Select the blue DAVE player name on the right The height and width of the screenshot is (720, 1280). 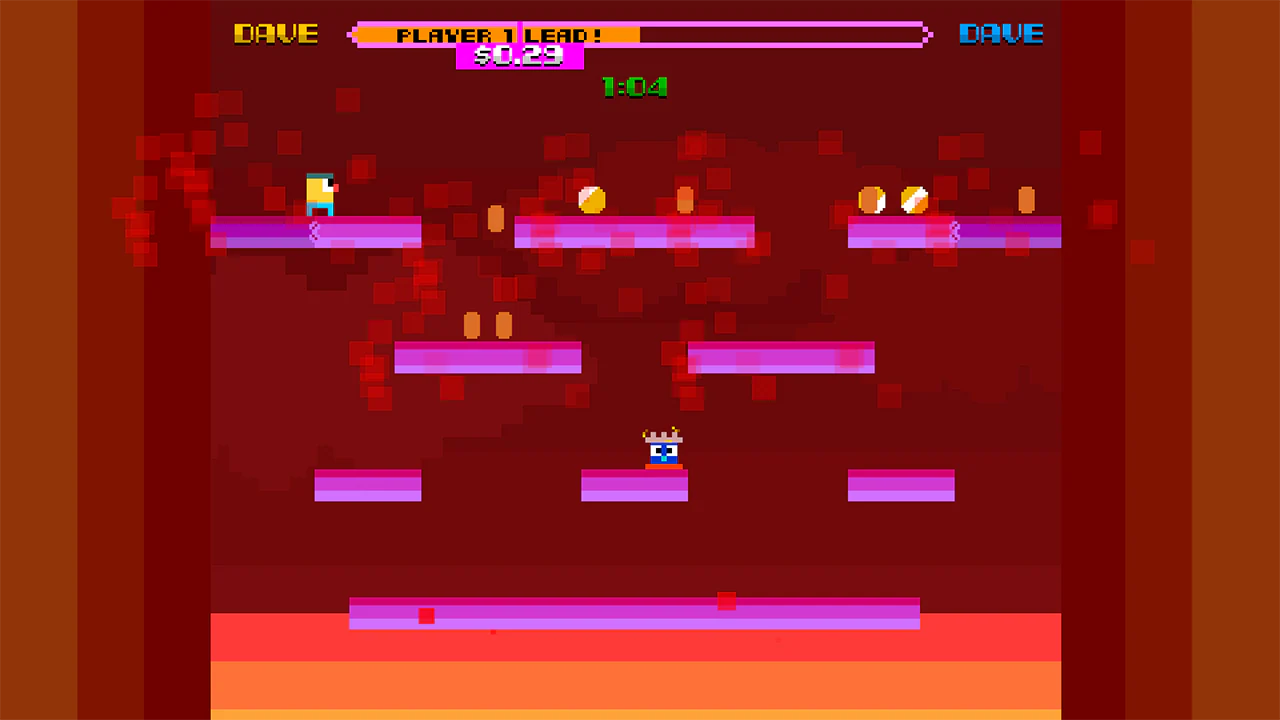click(x=1000, y=33)
